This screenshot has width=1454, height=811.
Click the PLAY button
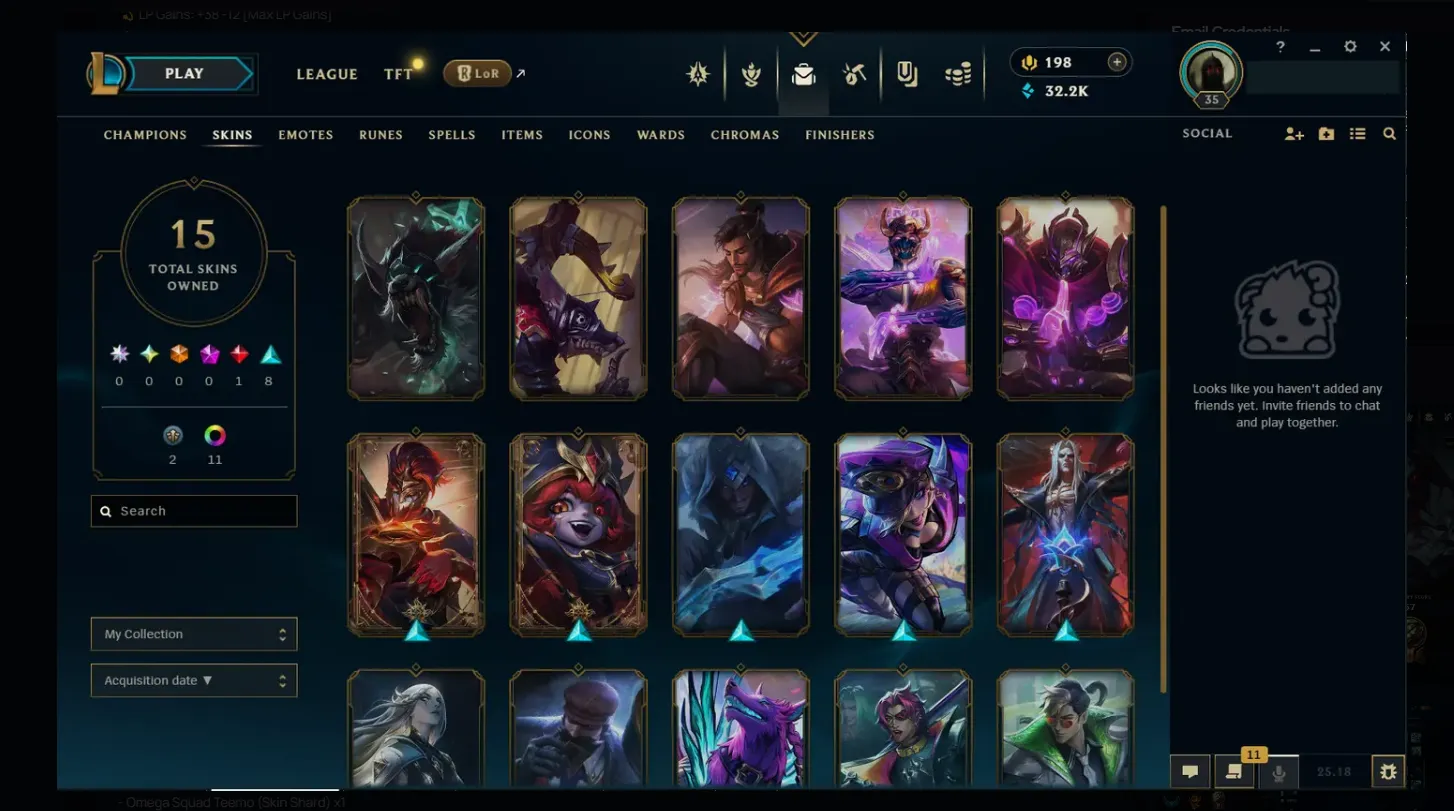pos(186,73)
